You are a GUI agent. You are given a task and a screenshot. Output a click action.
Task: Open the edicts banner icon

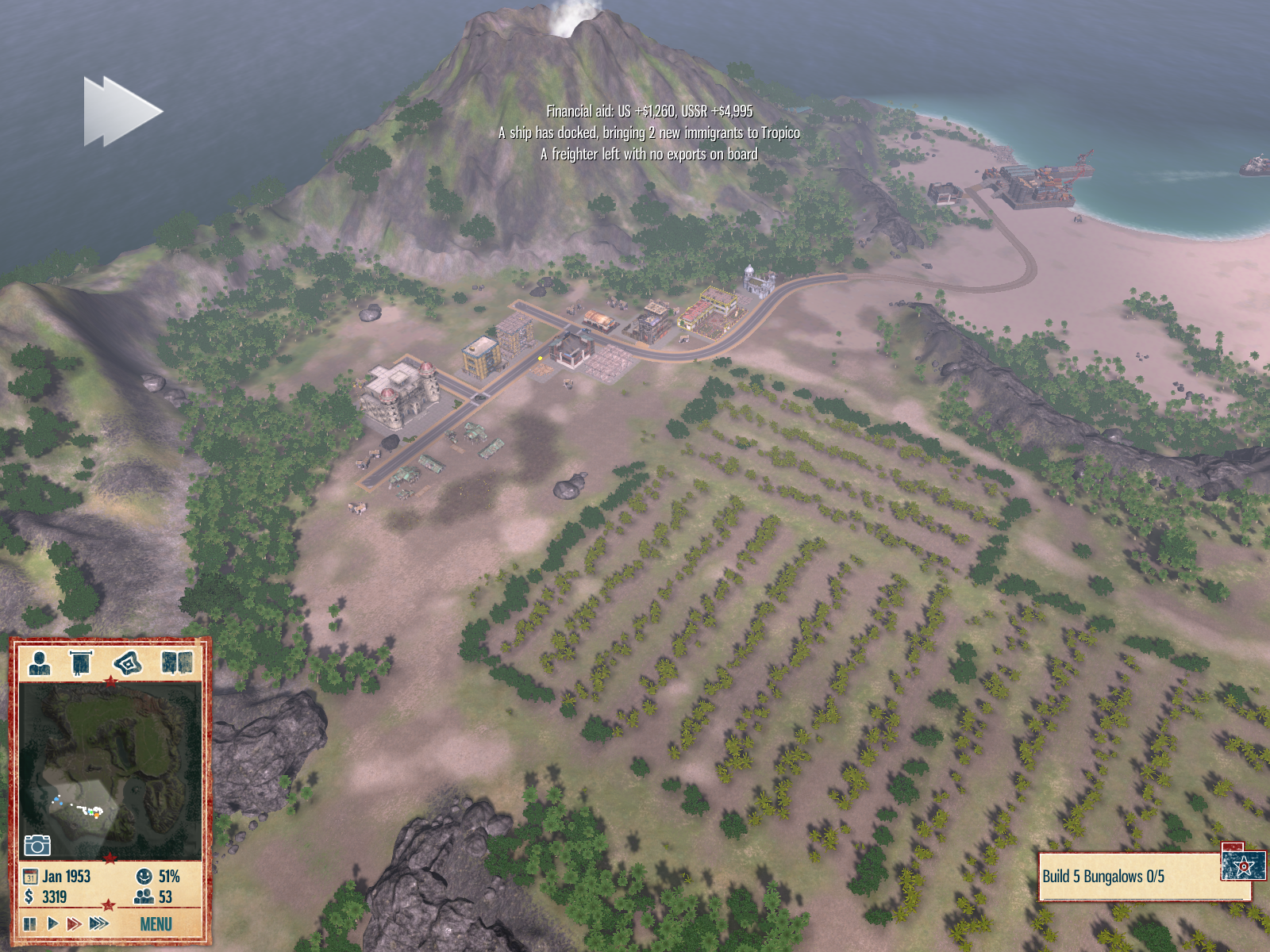[x=82, y=662]
